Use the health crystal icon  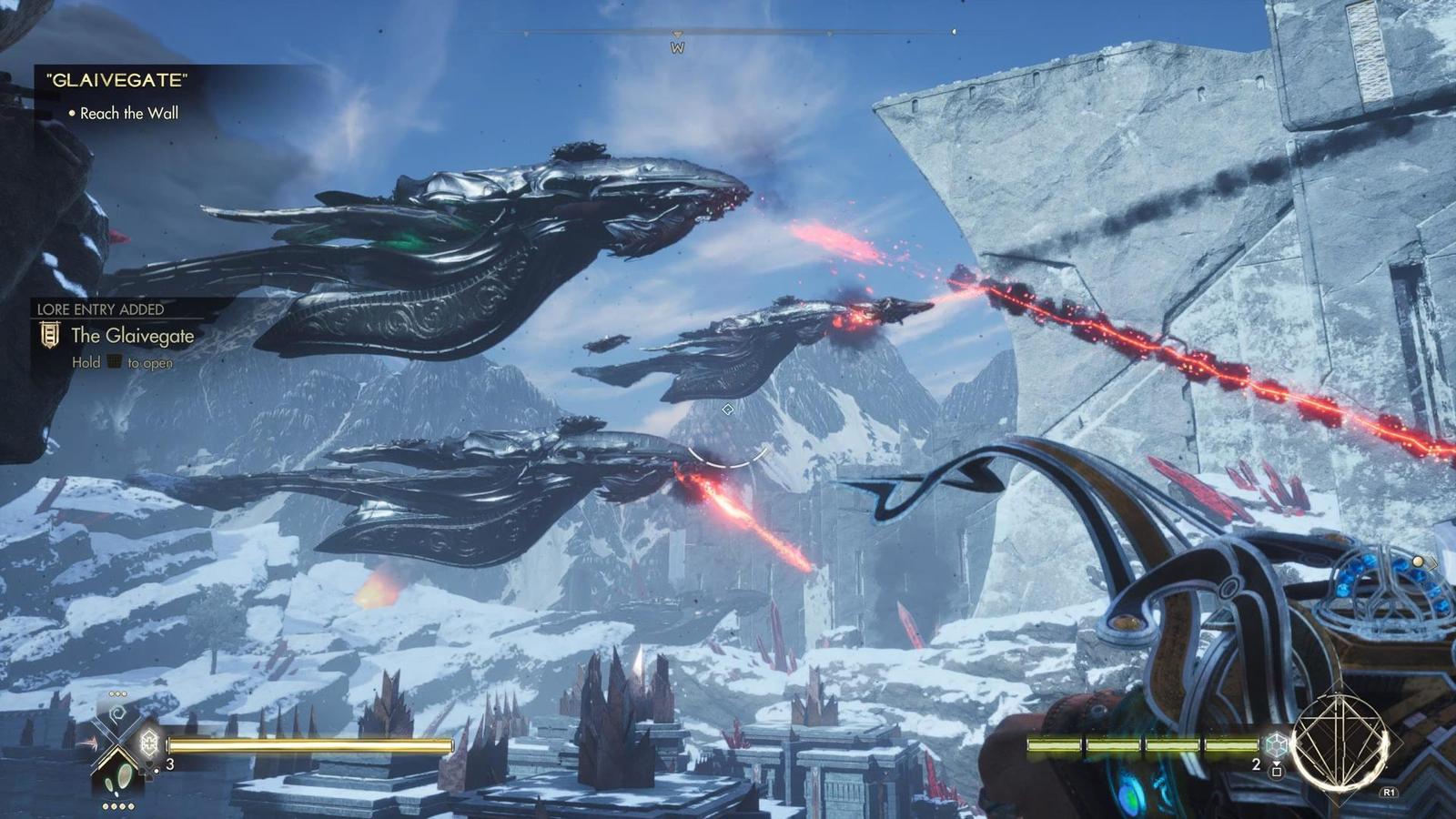pos(148,743)
